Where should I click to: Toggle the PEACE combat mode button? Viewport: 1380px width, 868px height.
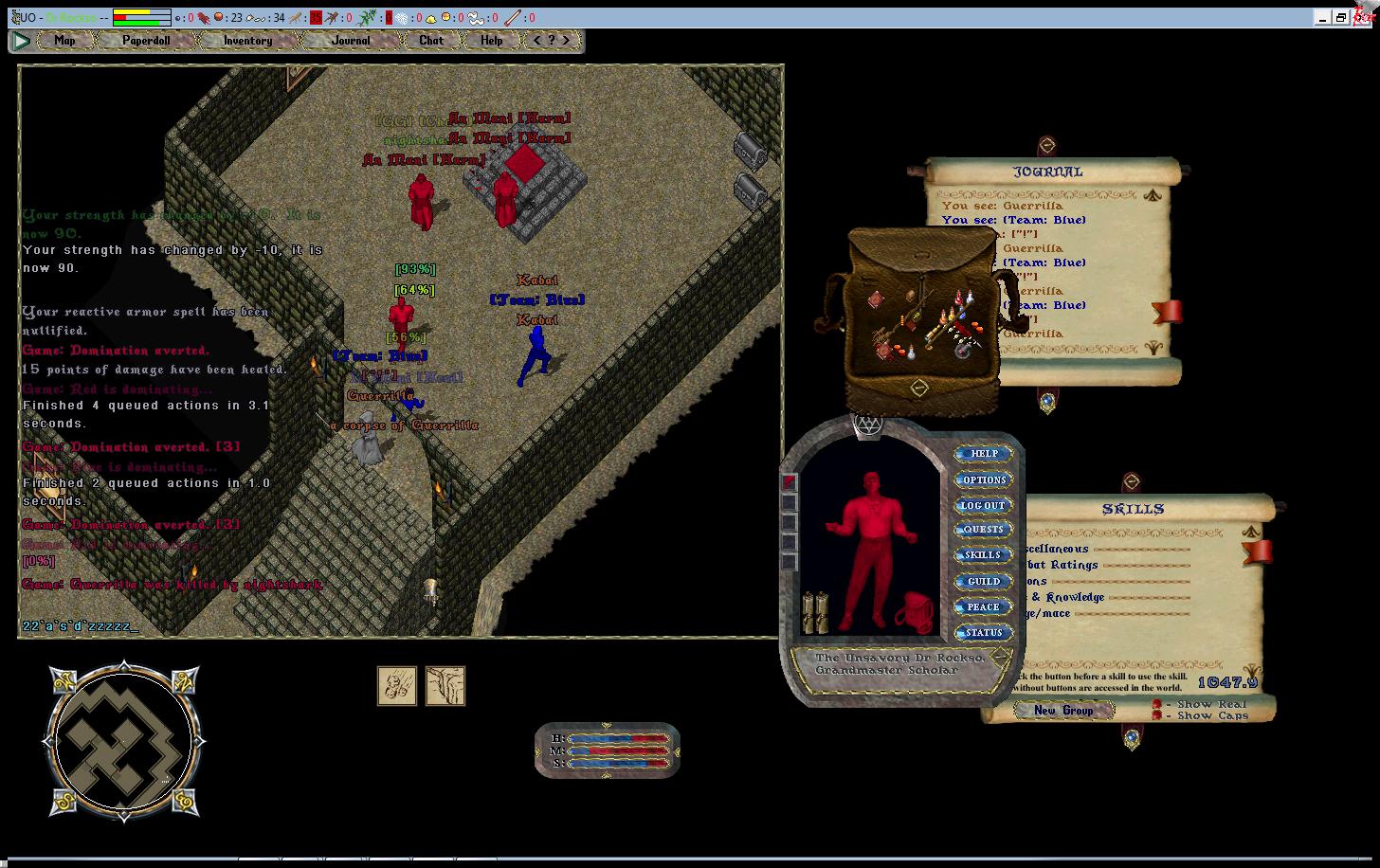click(983, 607)
